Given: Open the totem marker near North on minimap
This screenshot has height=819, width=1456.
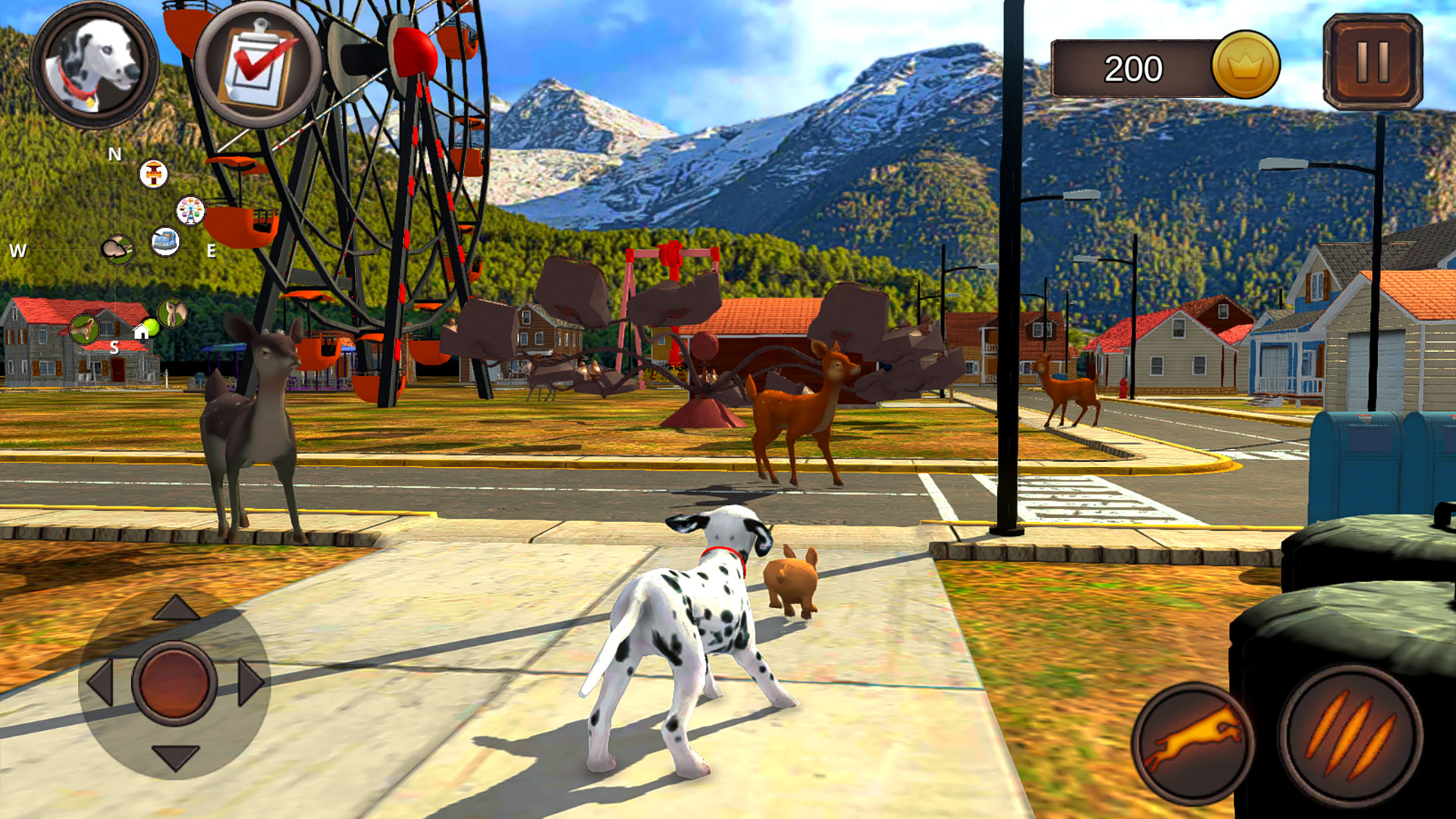Looking at the screenshot, I should [153, 174].
